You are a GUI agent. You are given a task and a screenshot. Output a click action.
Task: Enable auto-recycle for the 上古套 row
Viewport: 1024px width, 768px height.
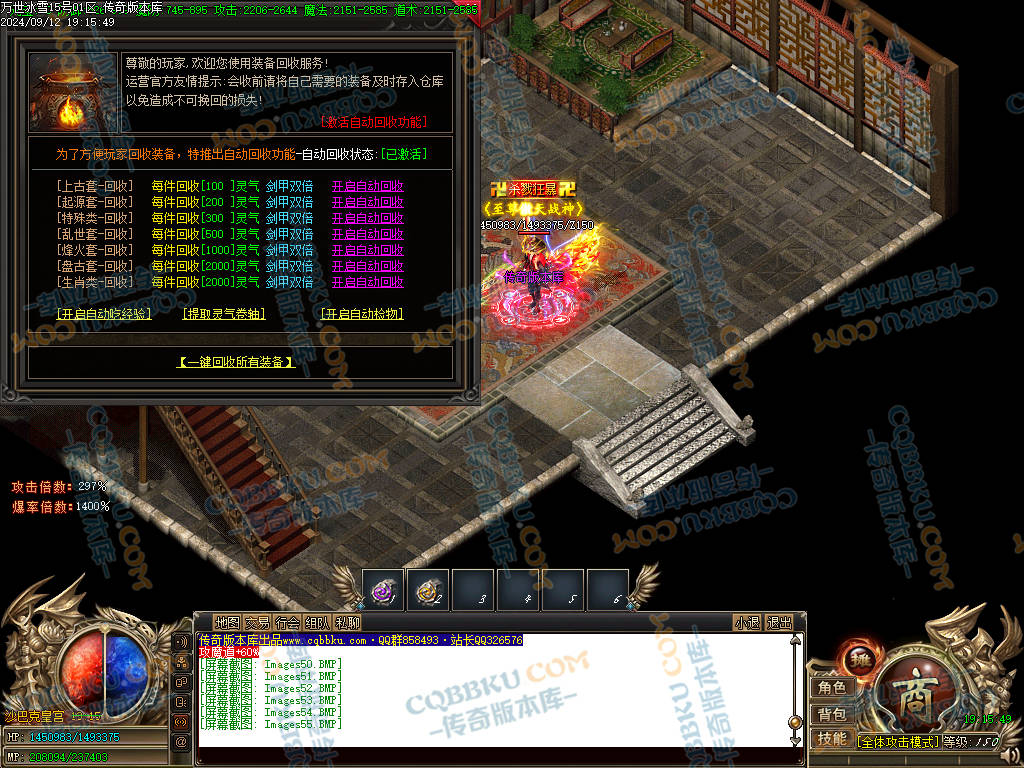(x=367, y=186)
